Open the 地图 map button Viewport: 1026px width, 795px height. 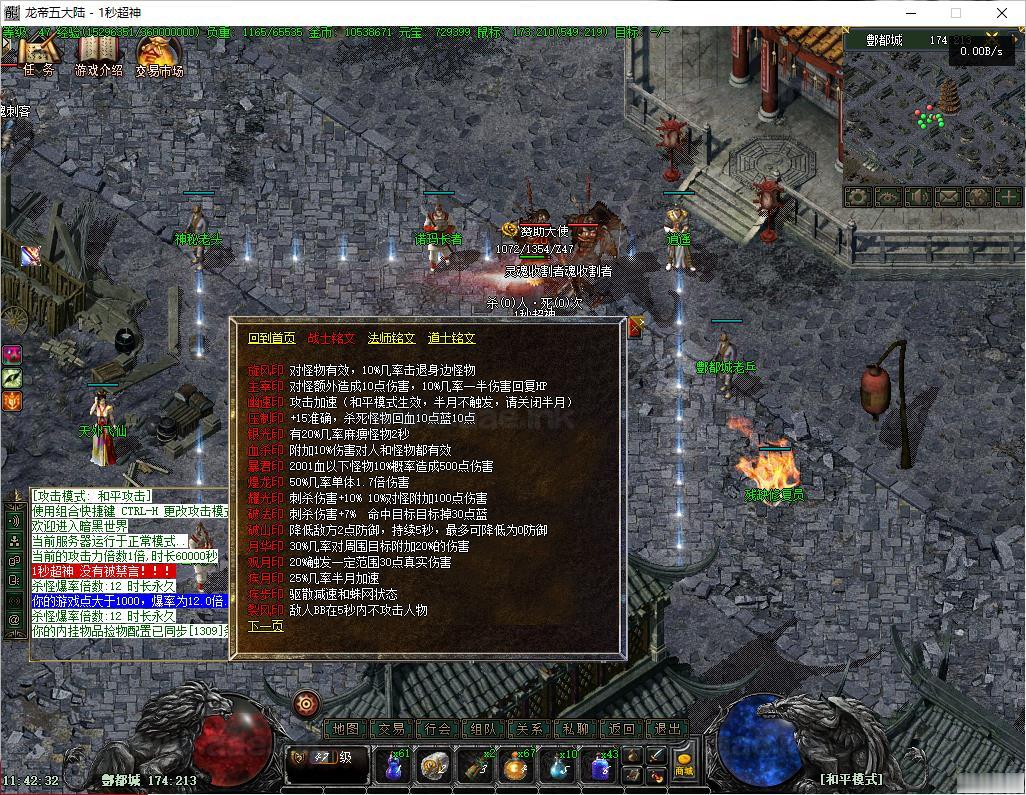(346, 729)
